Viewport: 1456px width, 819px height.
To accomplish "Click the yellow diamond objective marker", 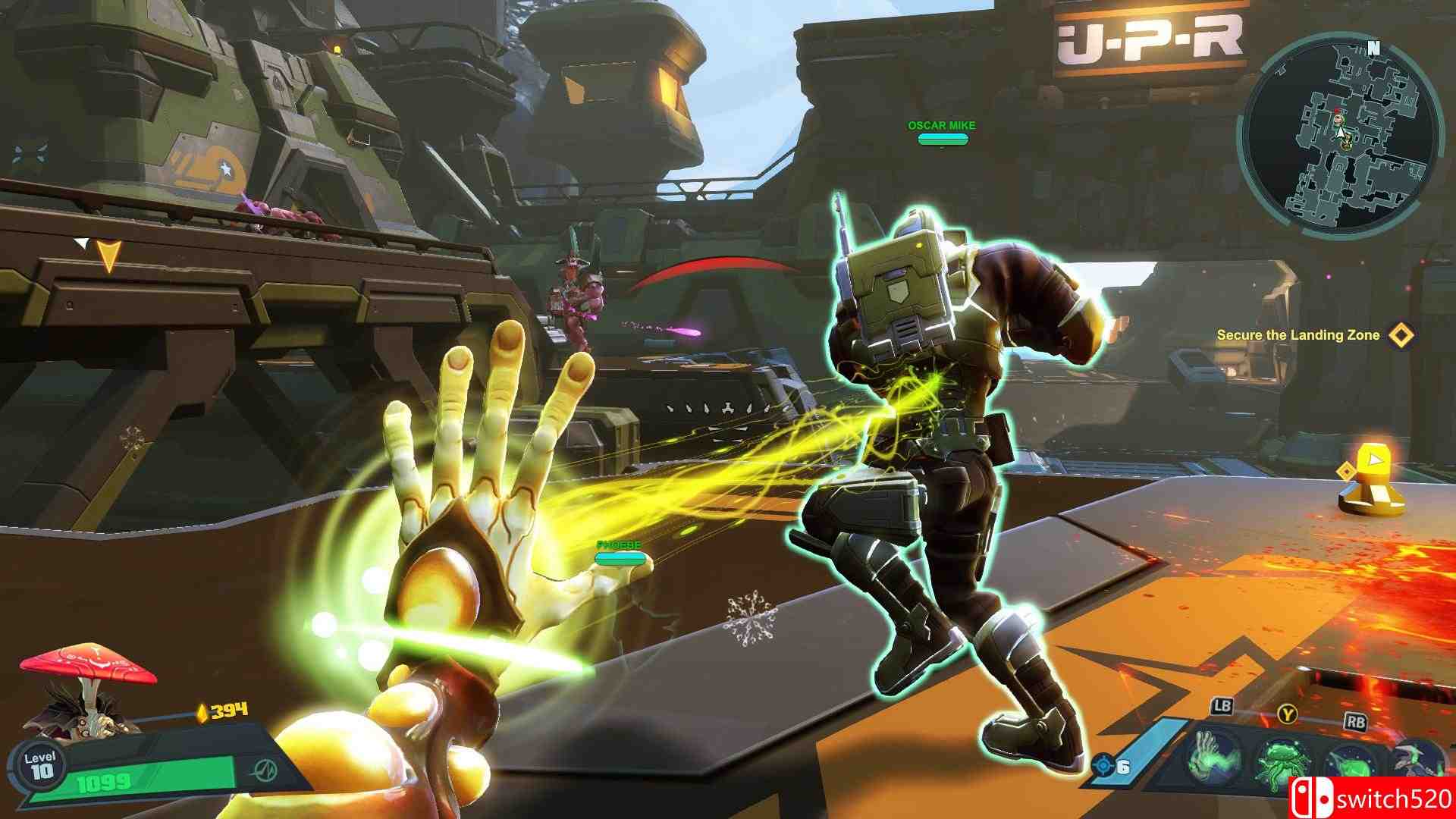I will pos(1399,334).
